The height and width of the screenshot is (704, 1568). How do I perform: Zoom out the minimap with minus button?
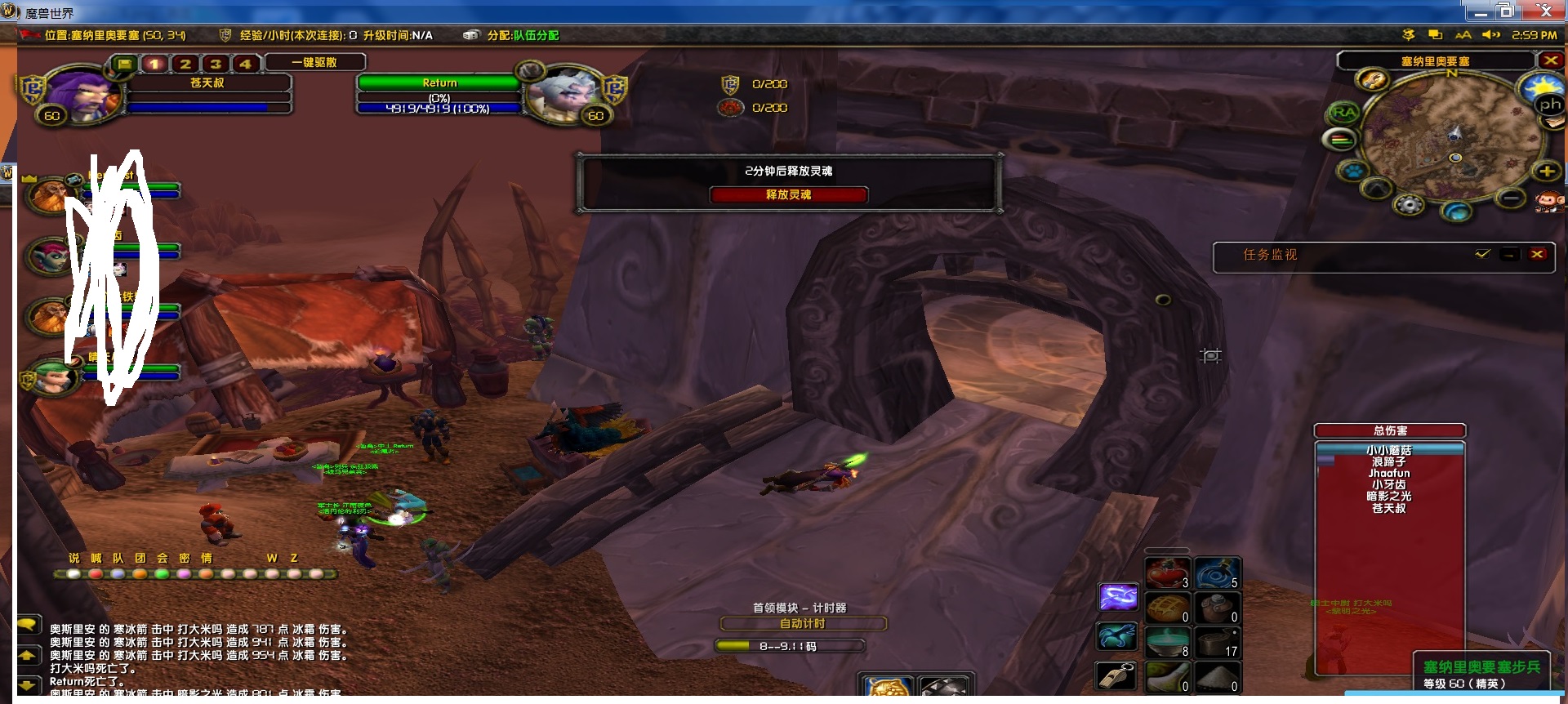coord(1511,198)
